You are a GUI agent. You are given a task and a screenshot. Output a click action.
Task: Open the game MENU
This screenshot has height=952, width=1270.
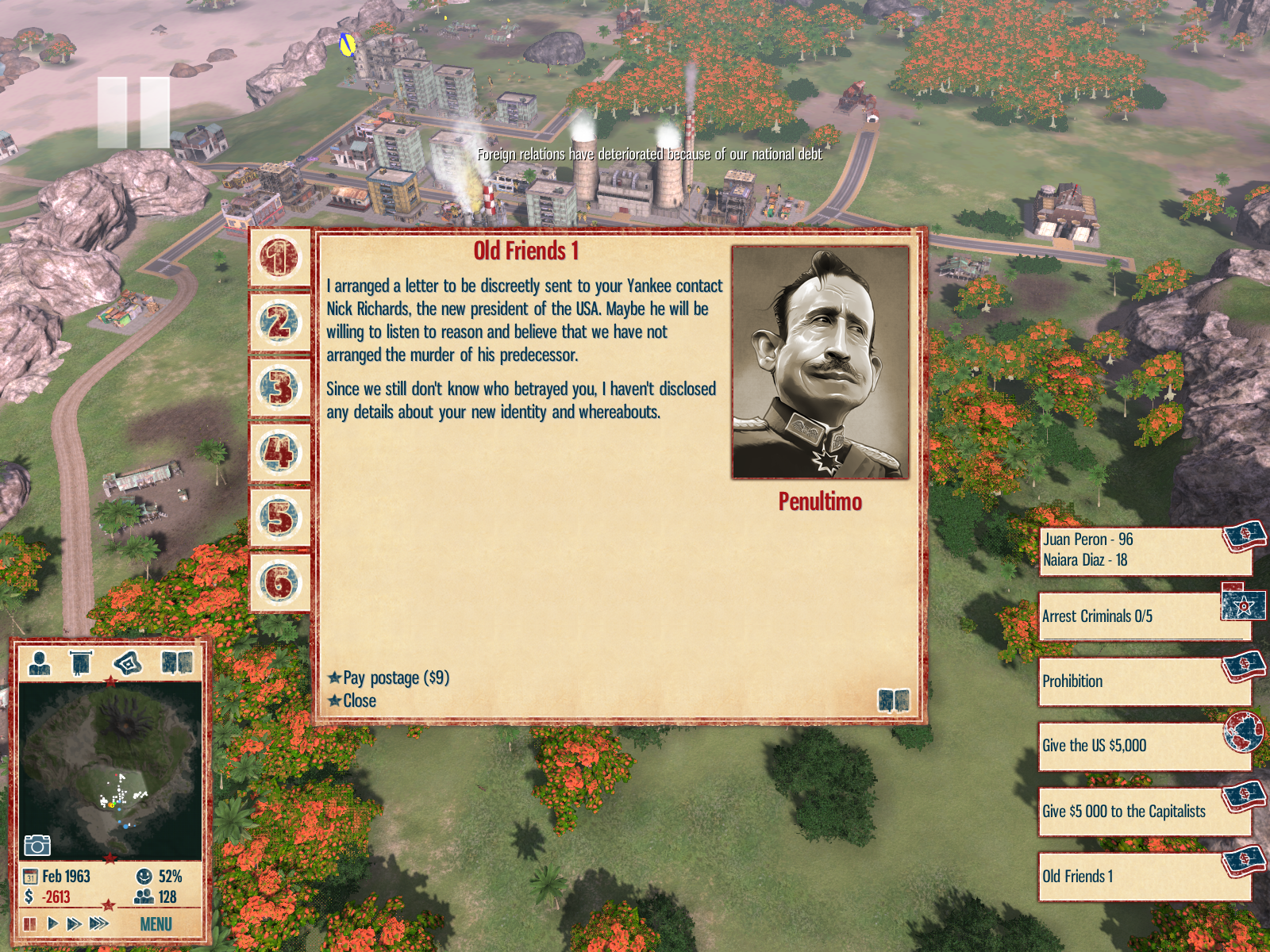pyautogui.click(x=156, y=924)
